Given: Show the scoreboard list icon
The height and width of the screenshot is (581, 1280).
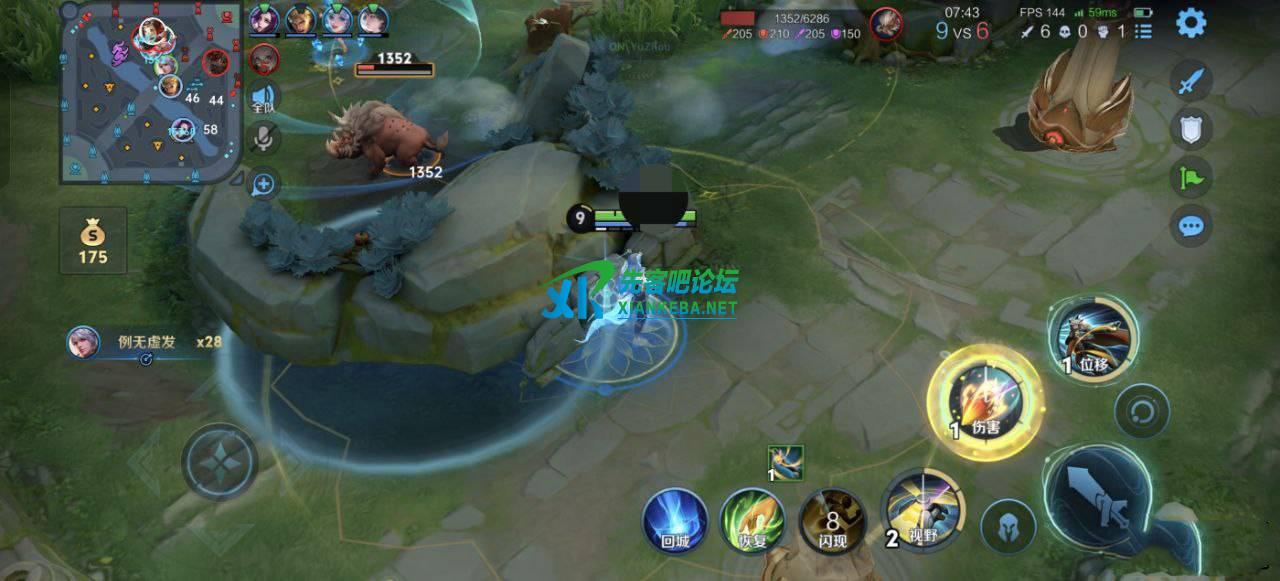Looking at the screenshot, I should (x=1143, y=32).
